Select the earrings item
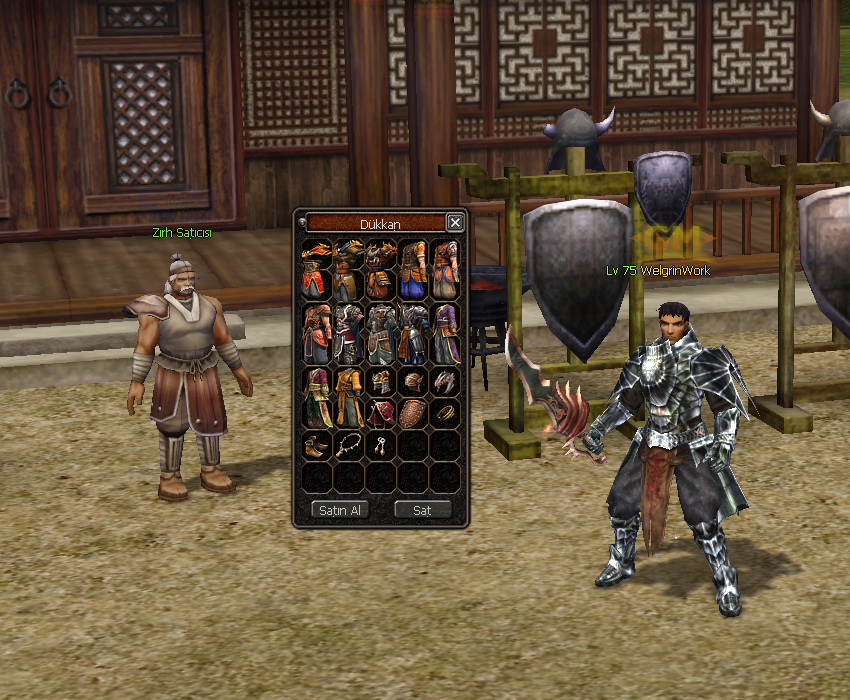 (x=380, y=445)
